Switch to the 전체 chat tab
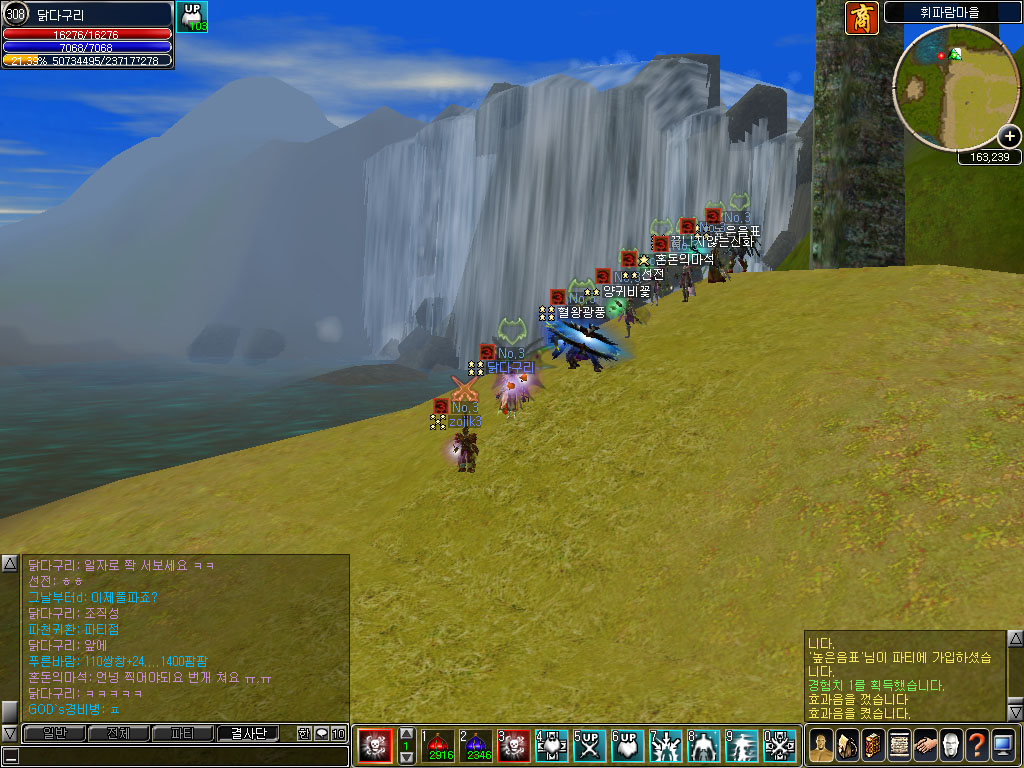The width and height of the screenshot is (1024, 768). point(118,733)
